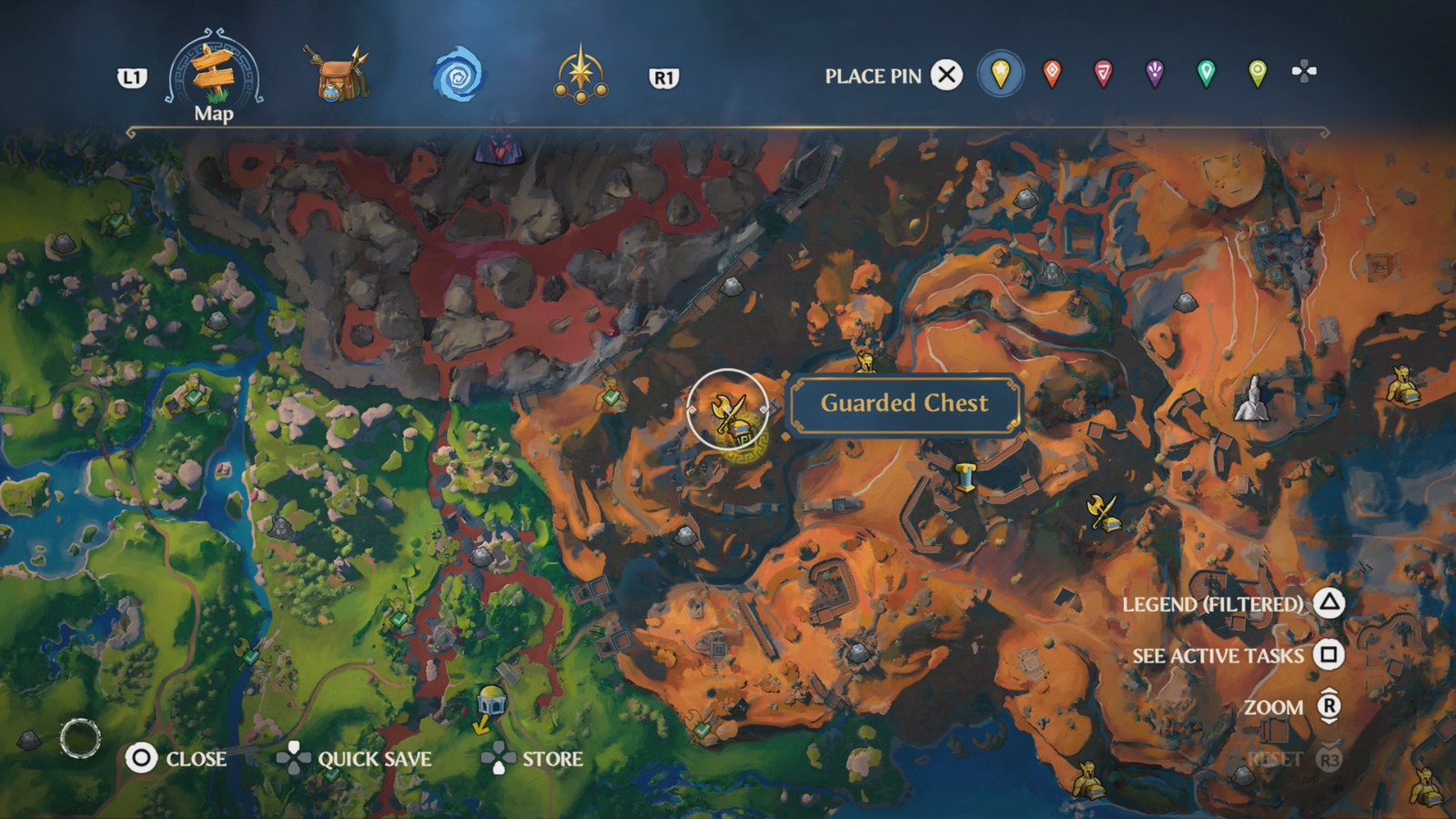Open the Legend (Filtered) panel
Screen dimensions: 1456x819
click(1214, 602)
